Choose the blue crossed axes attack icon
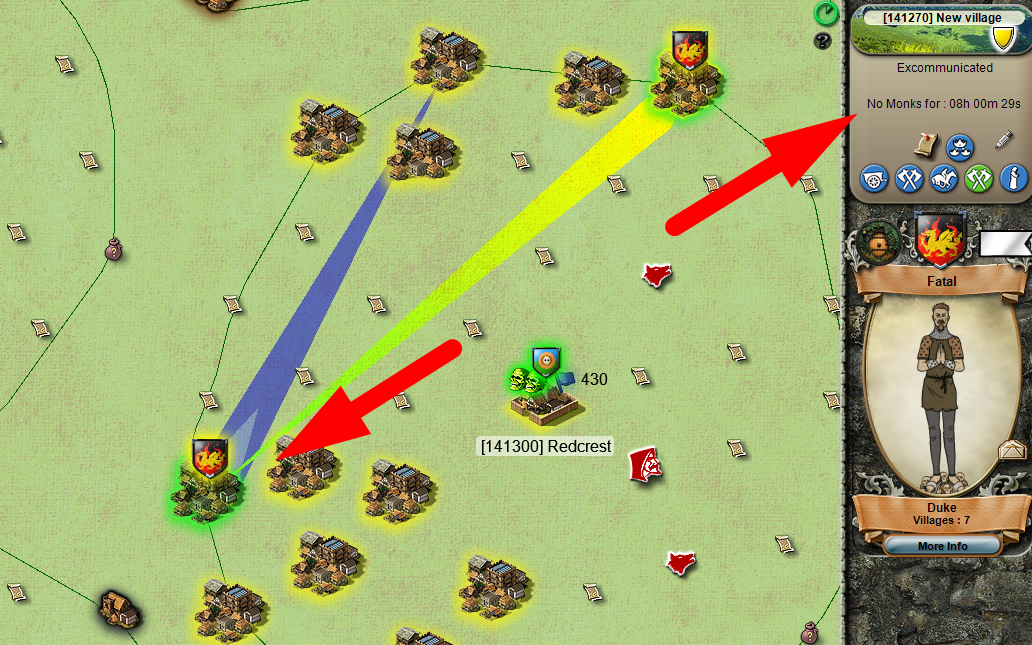Screen dimensions: 1032x645 coord(909,180)
